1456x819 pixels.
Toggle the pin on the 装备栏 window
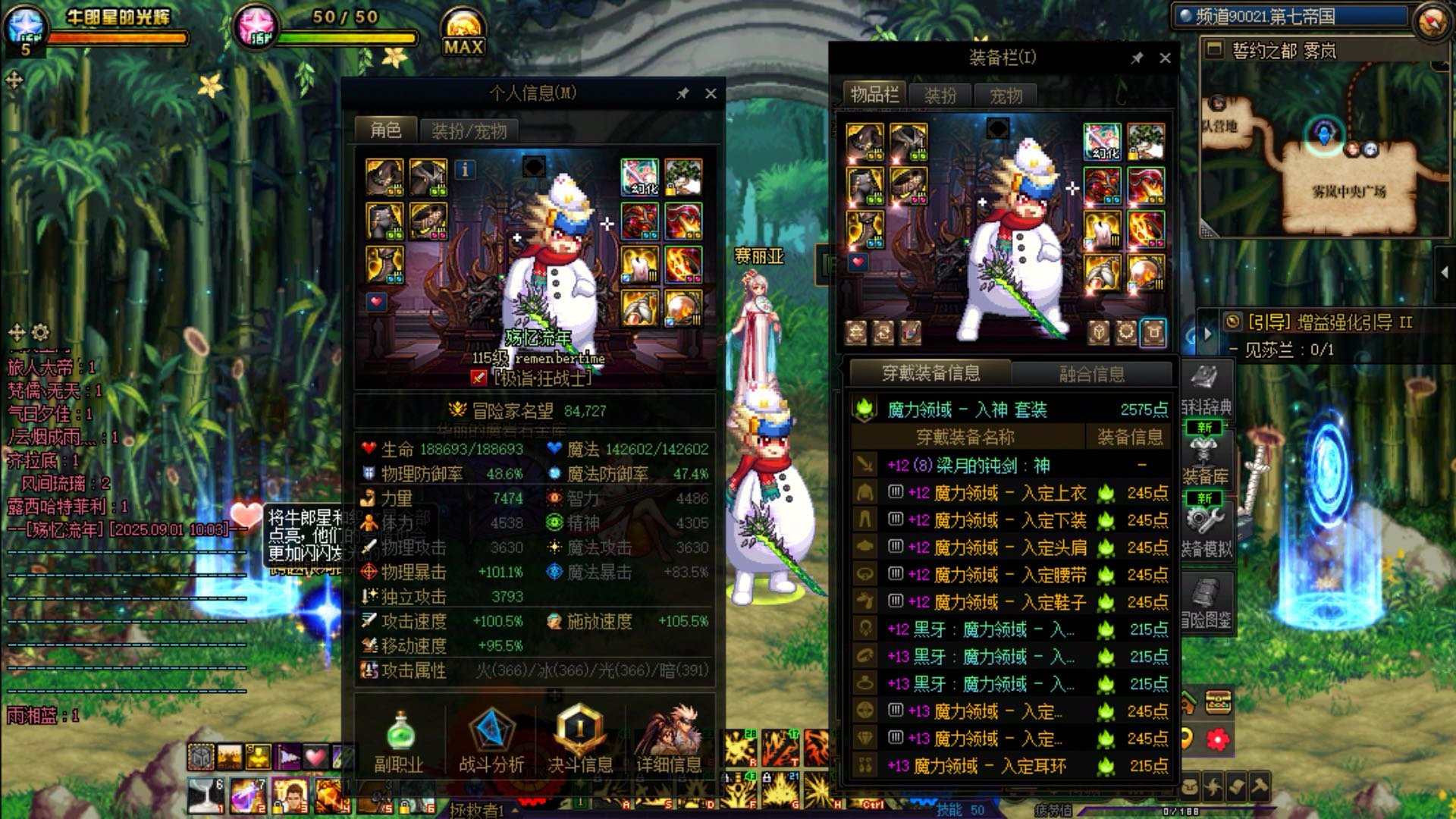(x=1137, y=57)
